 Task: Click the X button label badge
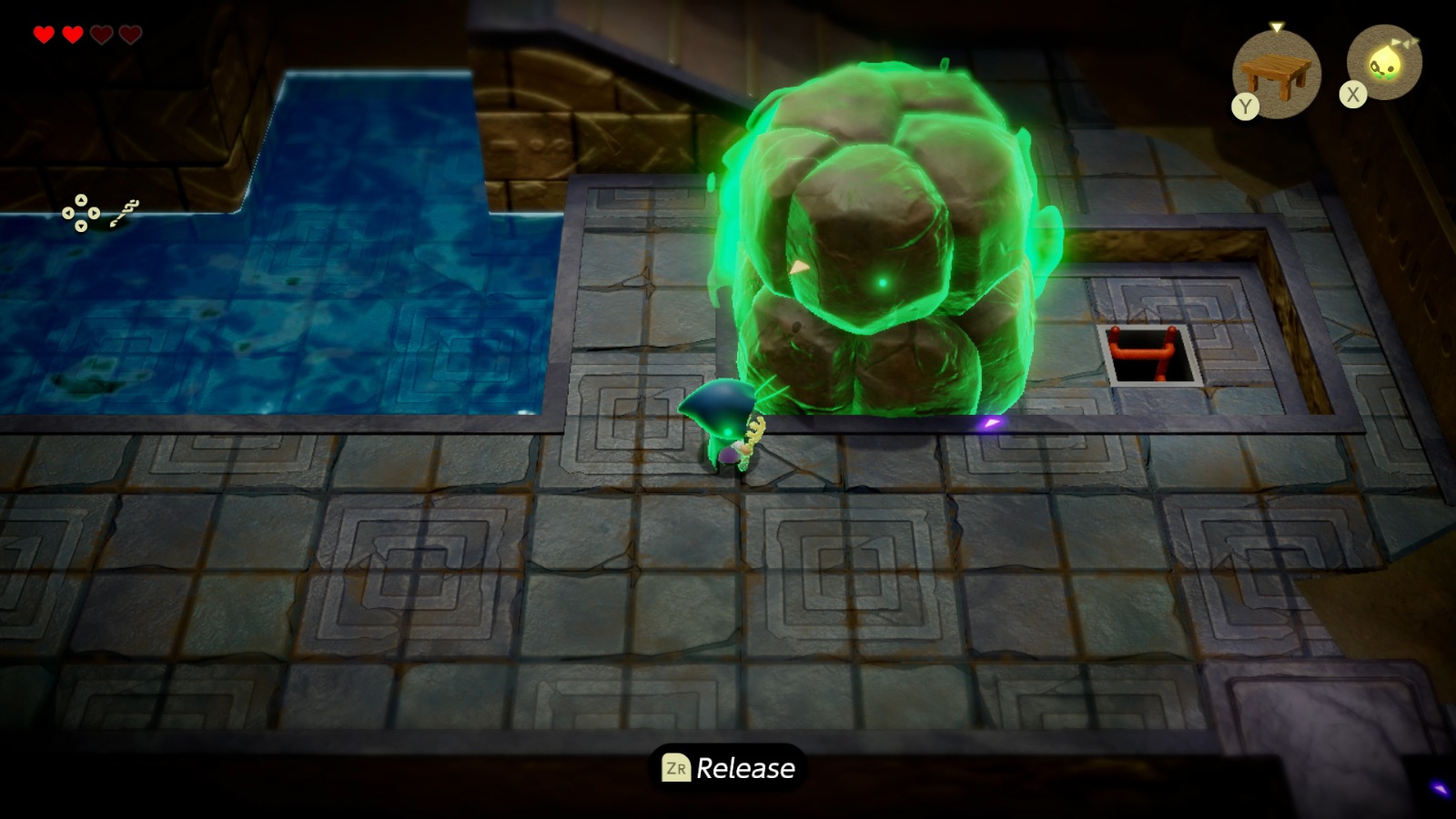[x=1352, y=94]
